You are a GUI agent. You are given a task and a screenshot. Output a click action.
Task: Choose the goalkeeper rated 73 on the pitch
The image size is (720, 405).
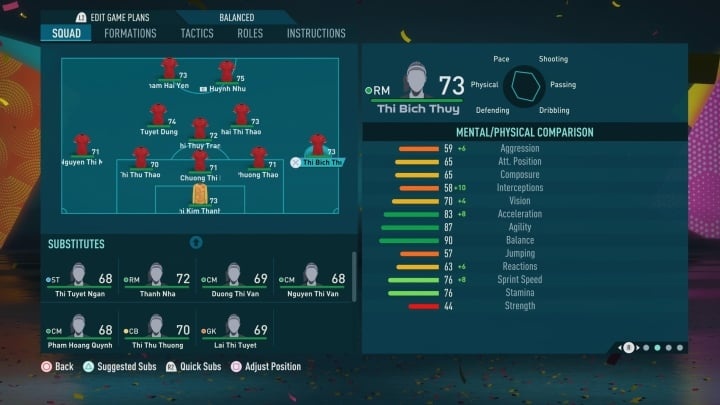pos(200,195)
